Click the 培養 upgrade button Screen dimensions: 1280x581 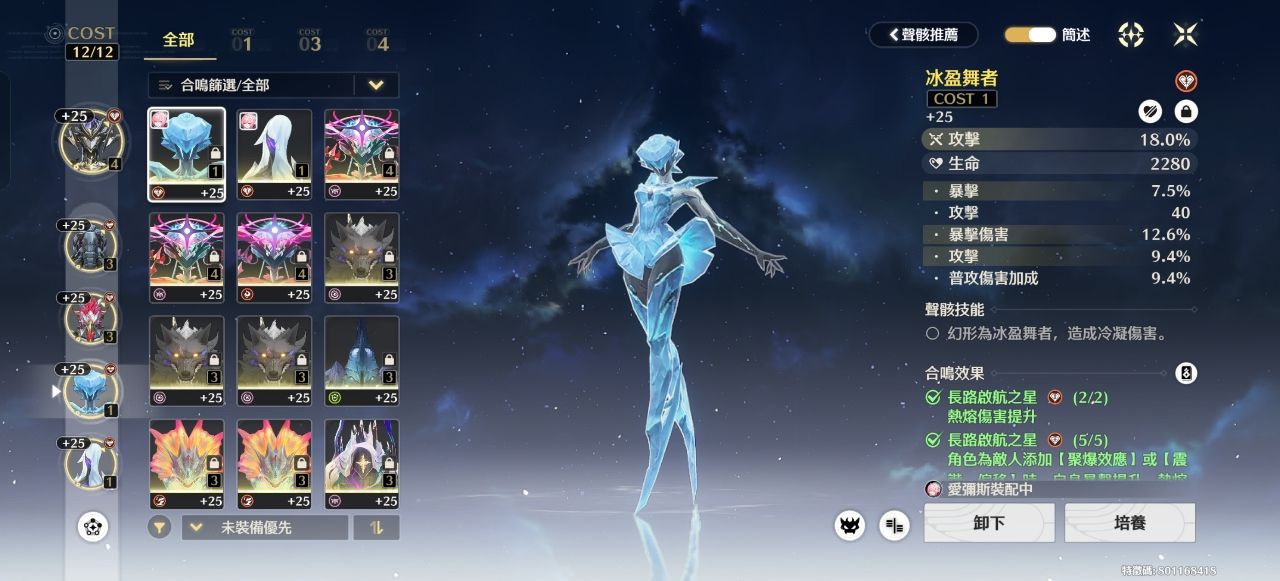pos(1129,523)
